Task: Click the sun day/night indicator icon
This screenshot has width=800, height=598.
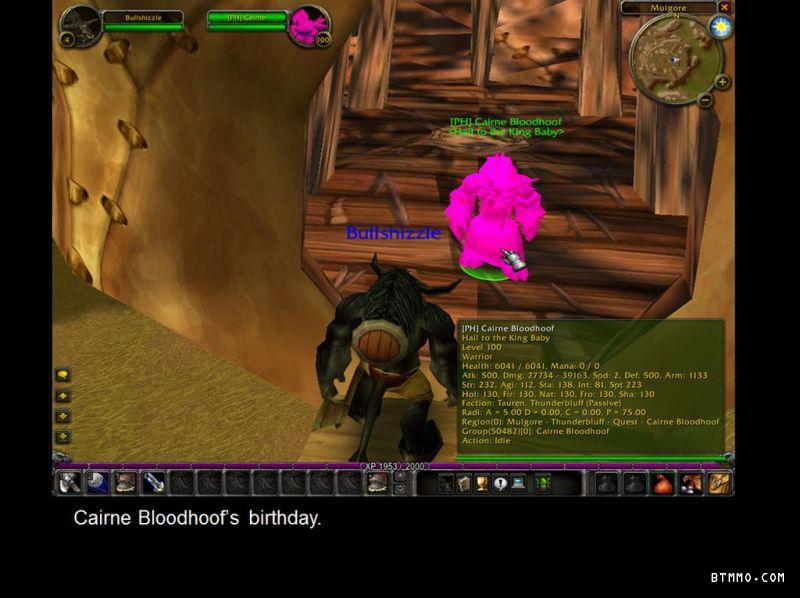Action: pyautogui.click(x=720, y=27)
